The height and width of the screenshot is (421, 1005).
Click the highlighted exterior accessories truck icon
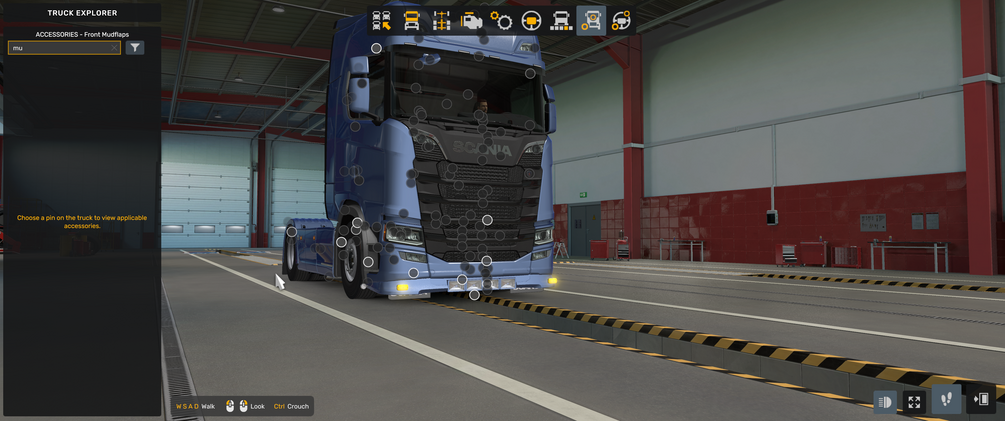coord(591,20)
